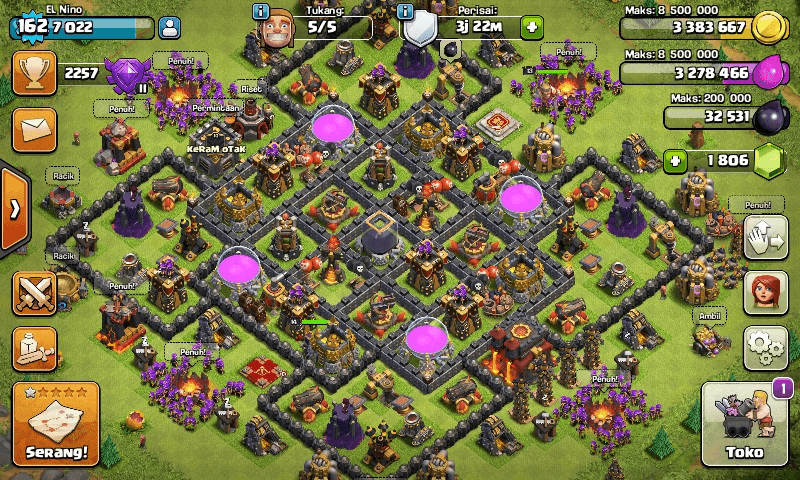Open the crossed-swords army overview

(x=33, y=292)
